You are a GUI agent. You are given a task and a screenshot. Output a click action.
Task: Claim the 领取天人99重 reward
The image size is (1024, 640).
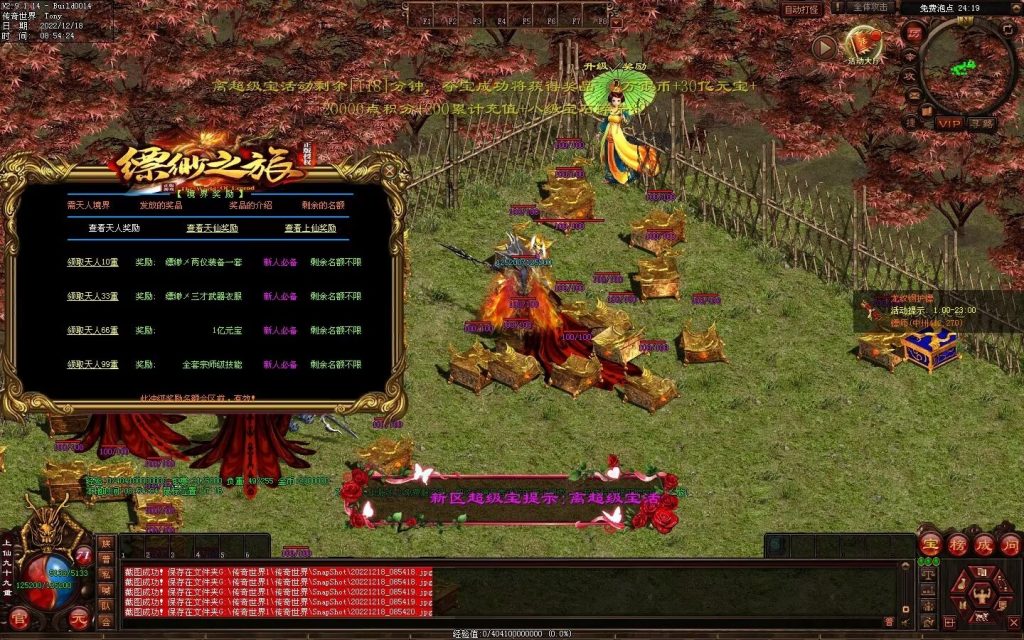93,365
